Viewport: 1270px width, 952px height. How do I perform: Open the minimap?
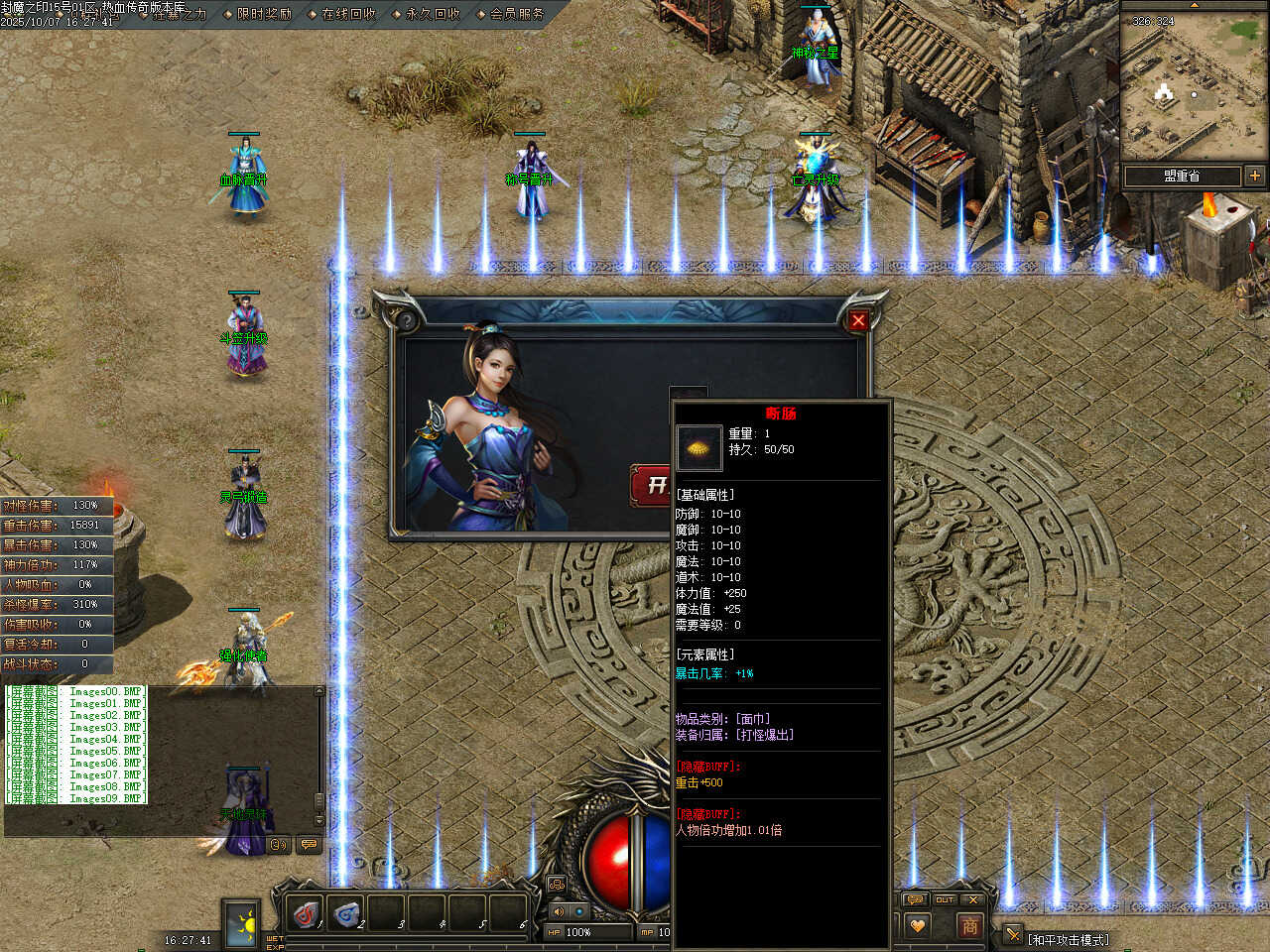click(x=1194, y=87)
